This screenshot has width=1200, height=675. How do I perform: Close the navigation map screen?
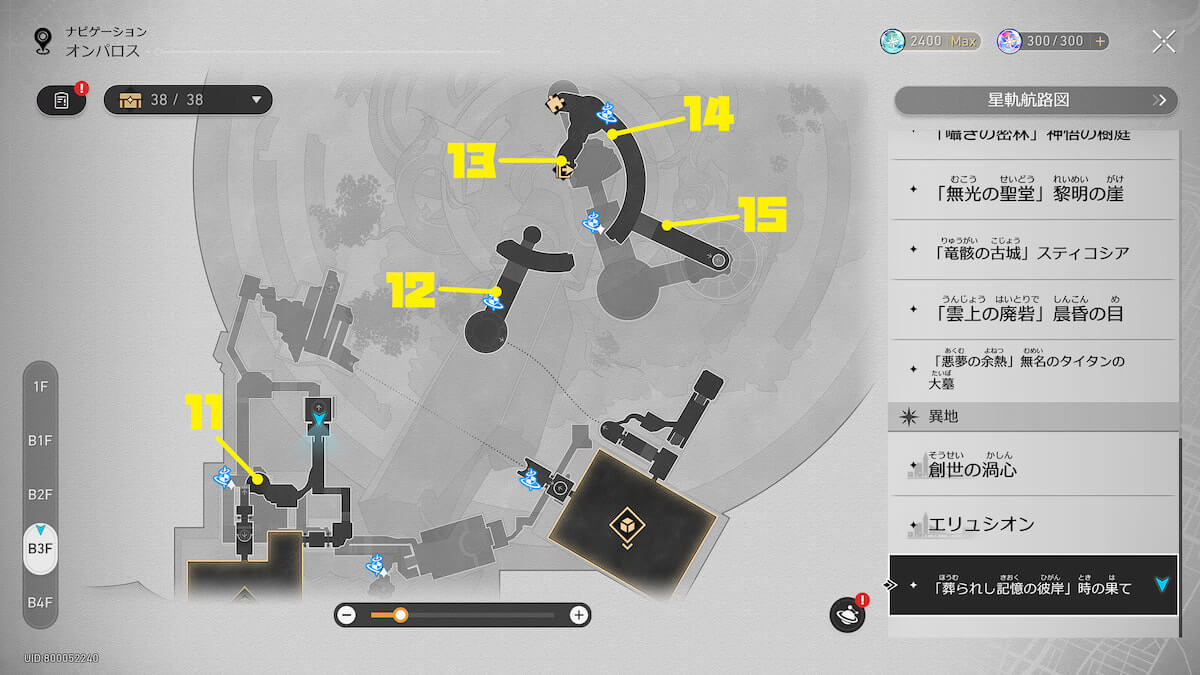[x=1163, y=41]
